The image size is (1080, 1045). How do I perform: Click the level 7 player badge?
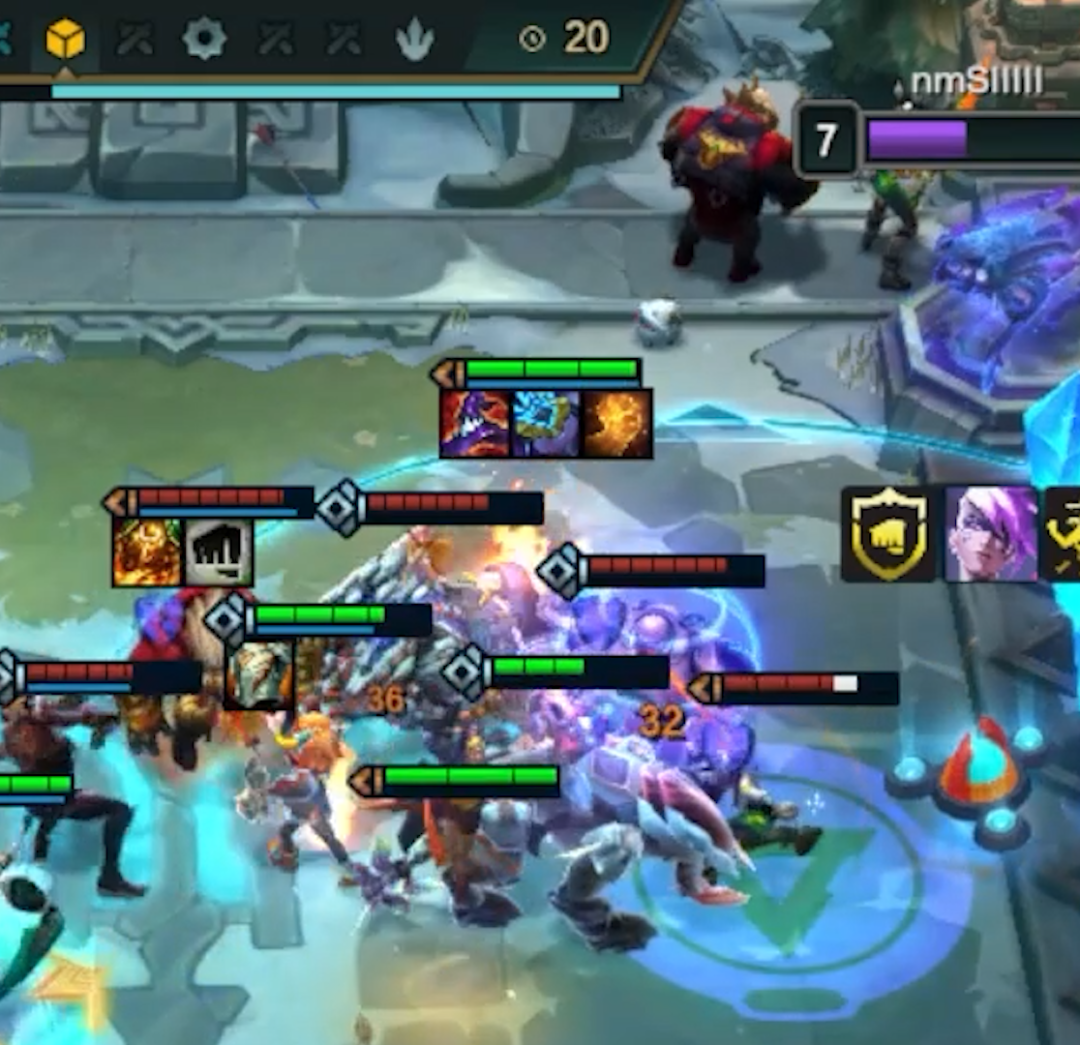826,140
